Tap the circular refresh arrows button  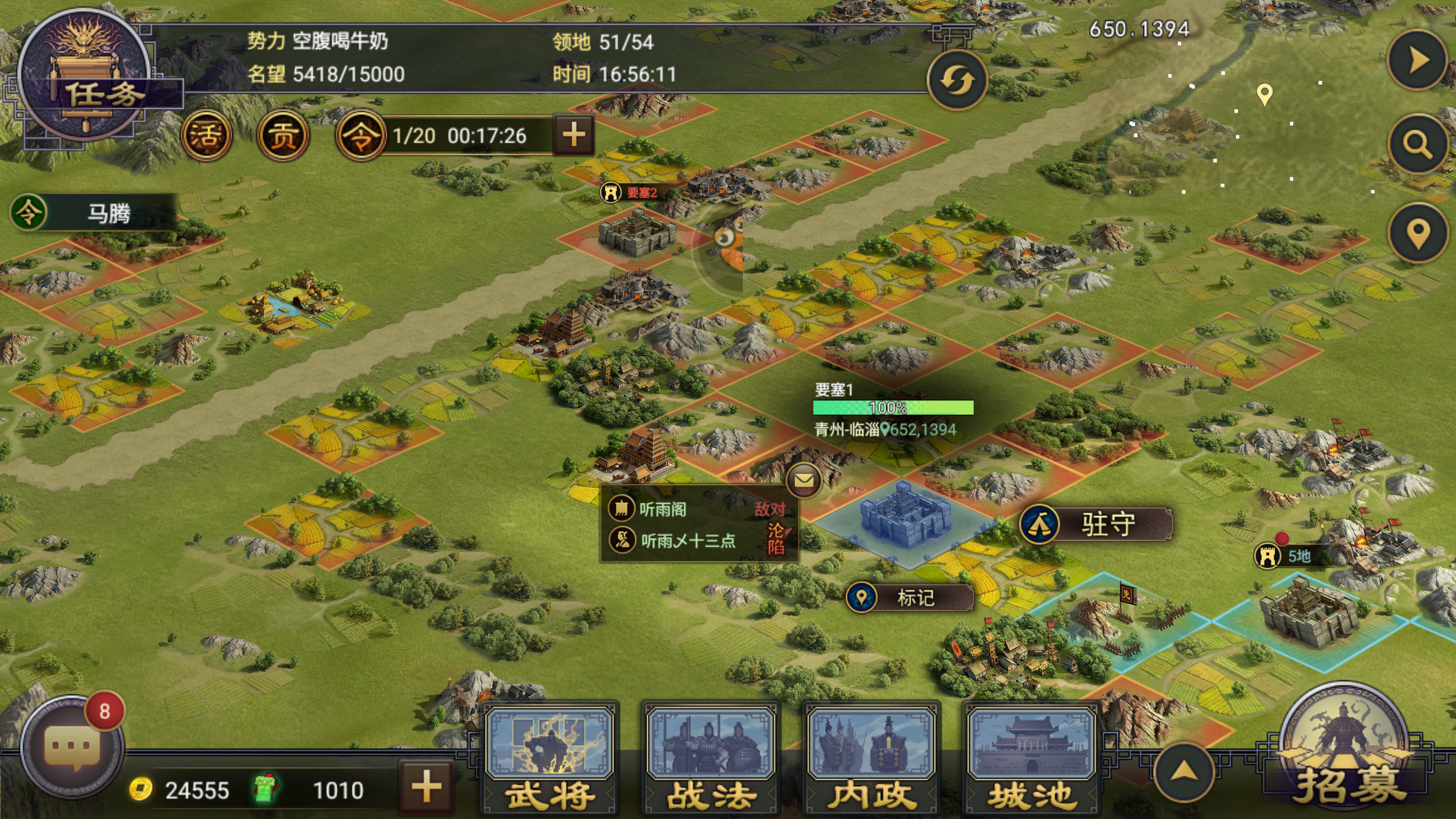pyautogui.click(x=956, y=80)
